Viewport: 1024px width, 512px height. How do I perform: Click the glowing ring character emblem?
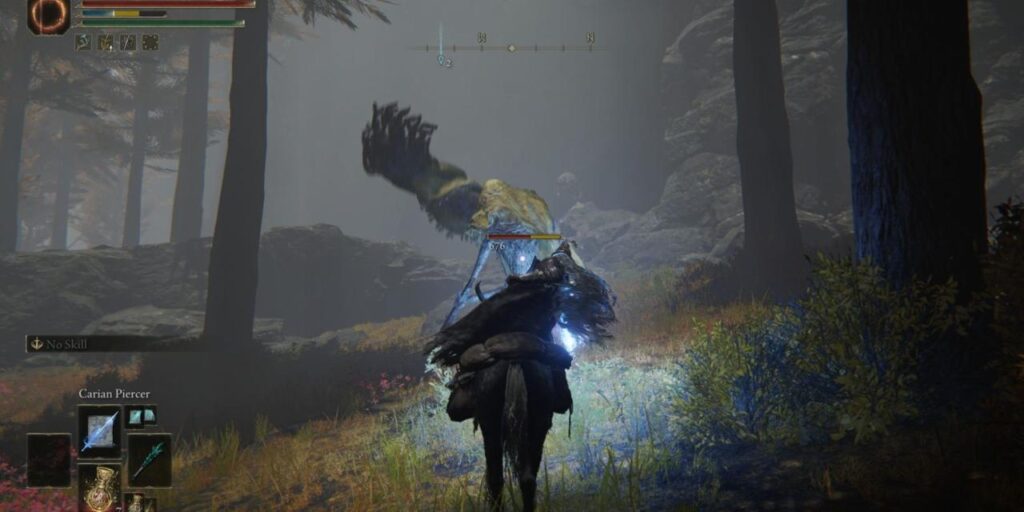click(48, 15)
